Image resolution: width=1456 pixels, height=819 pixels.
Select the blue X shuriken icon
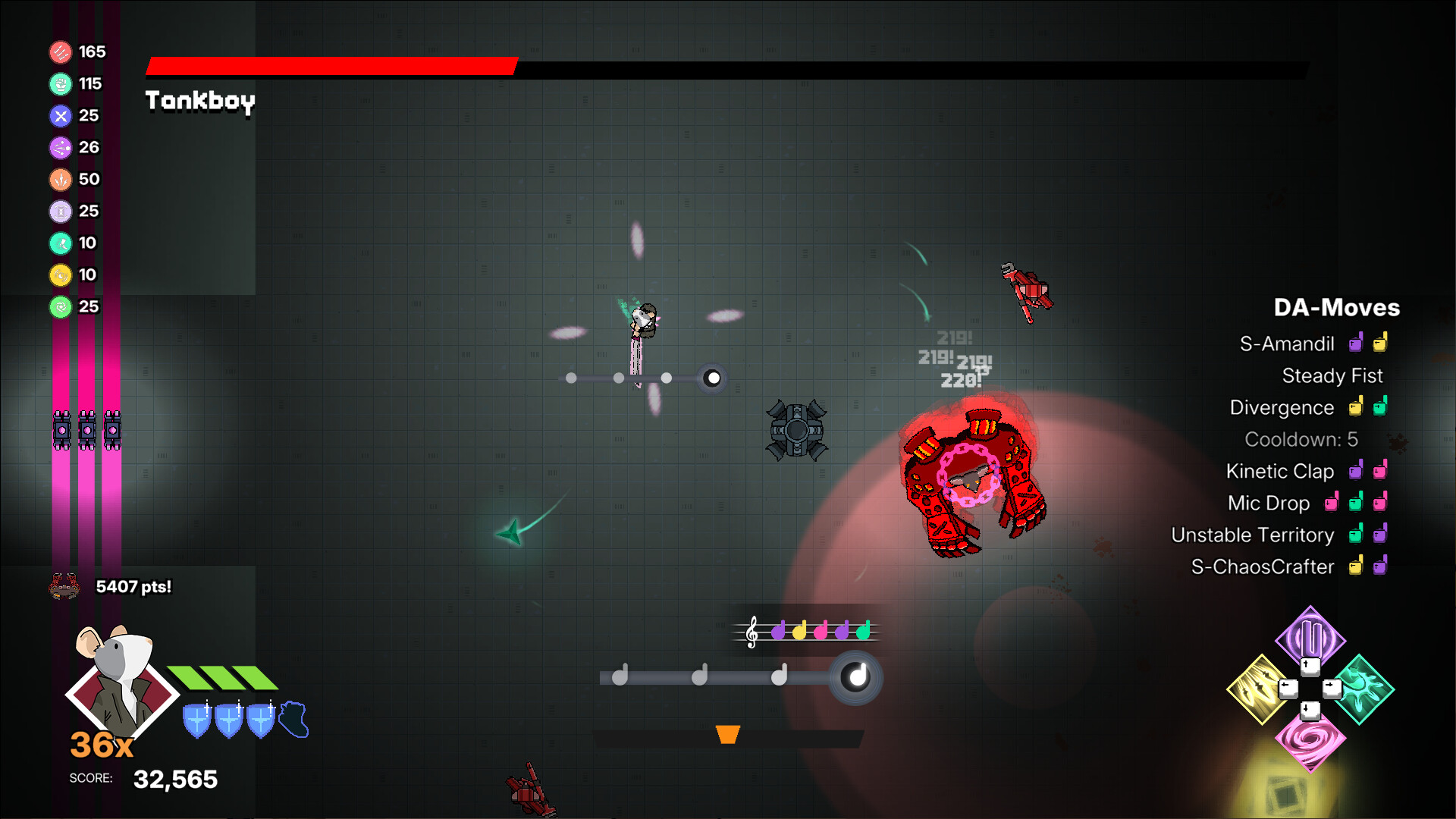[x=60, y=116]
